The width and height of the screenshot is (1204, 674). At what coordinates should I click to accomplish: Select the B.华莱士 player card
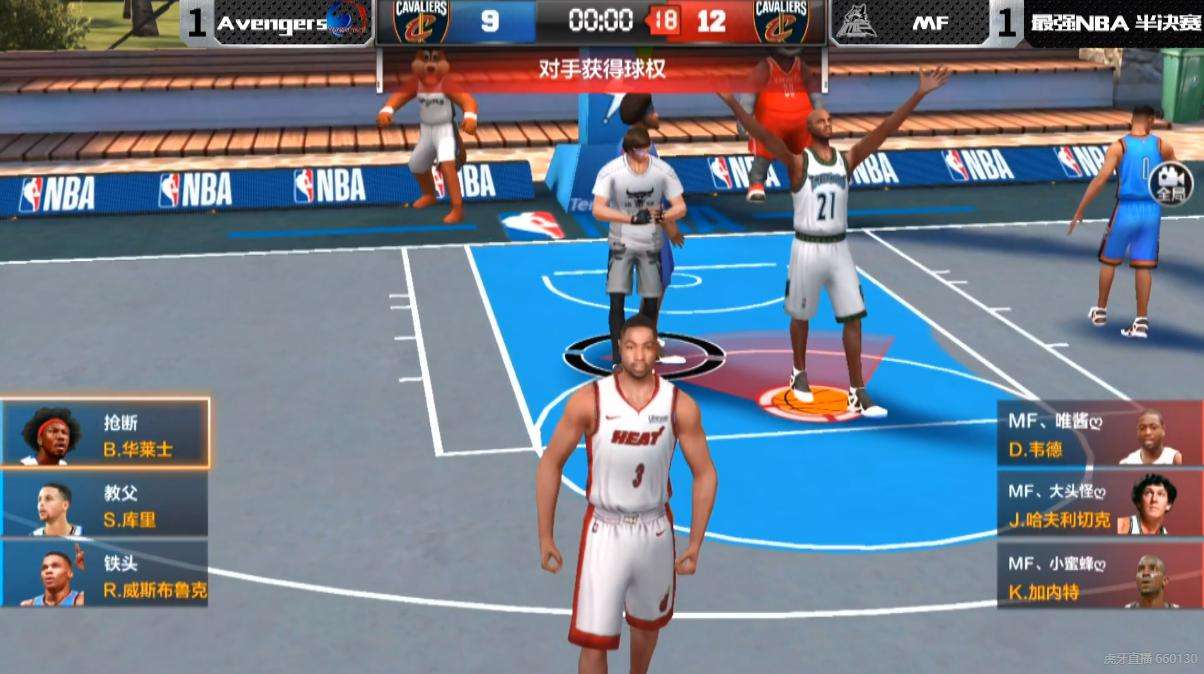[x=105, y=433]
